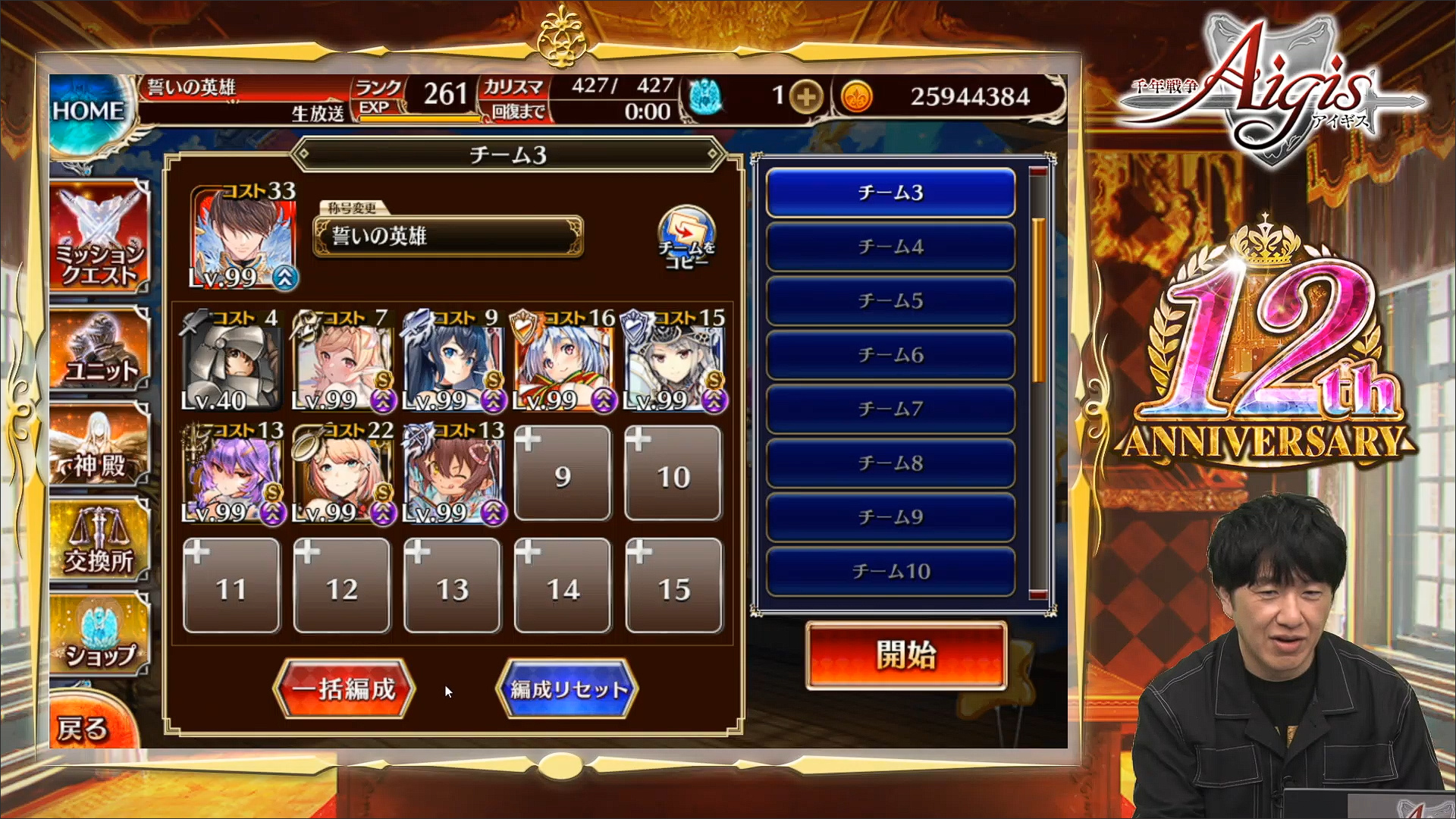Select チーム4 from the team list

tap(890, 246)
